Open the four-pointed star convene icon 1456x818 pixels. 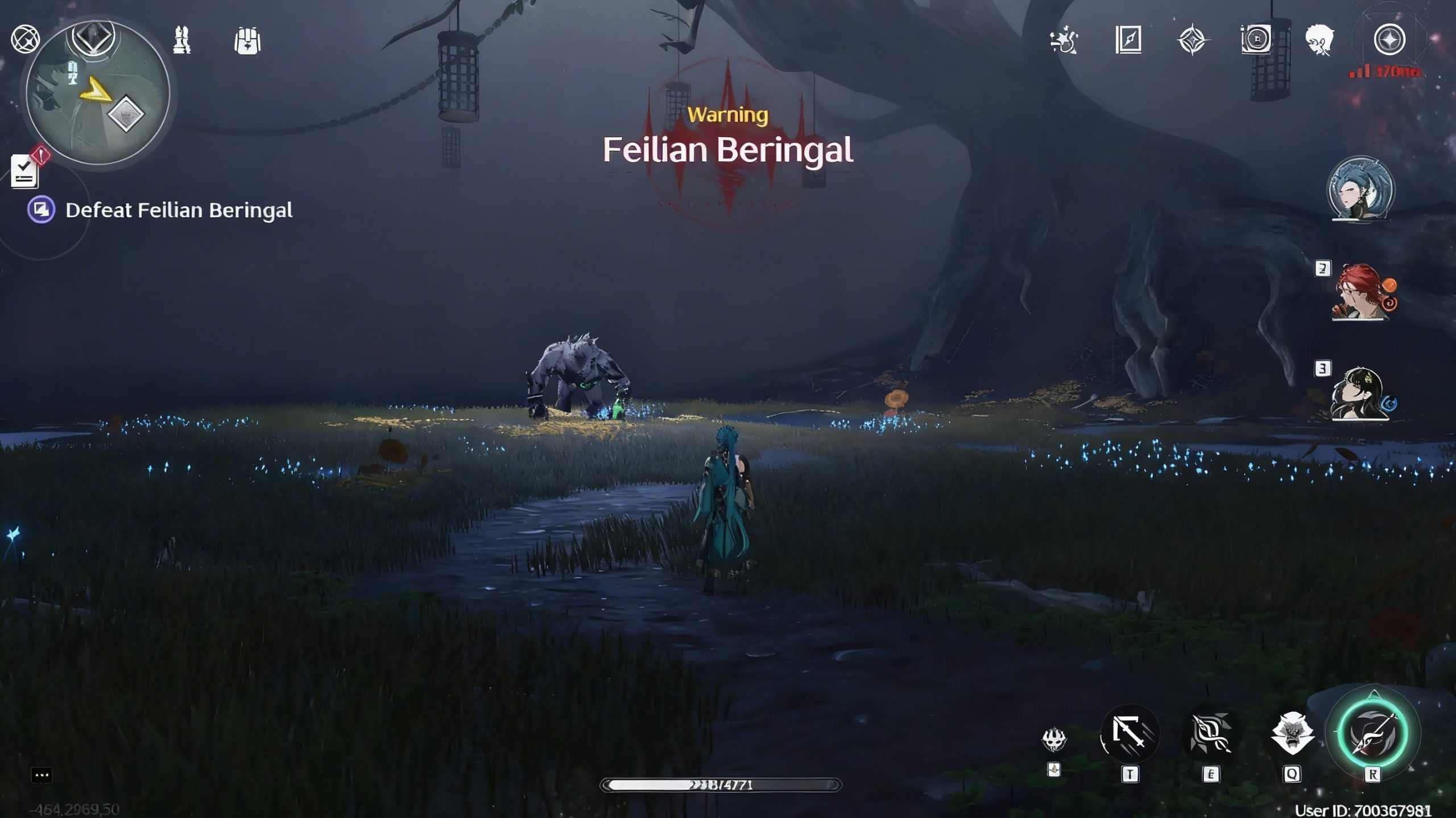click(x=1192, y=40)
